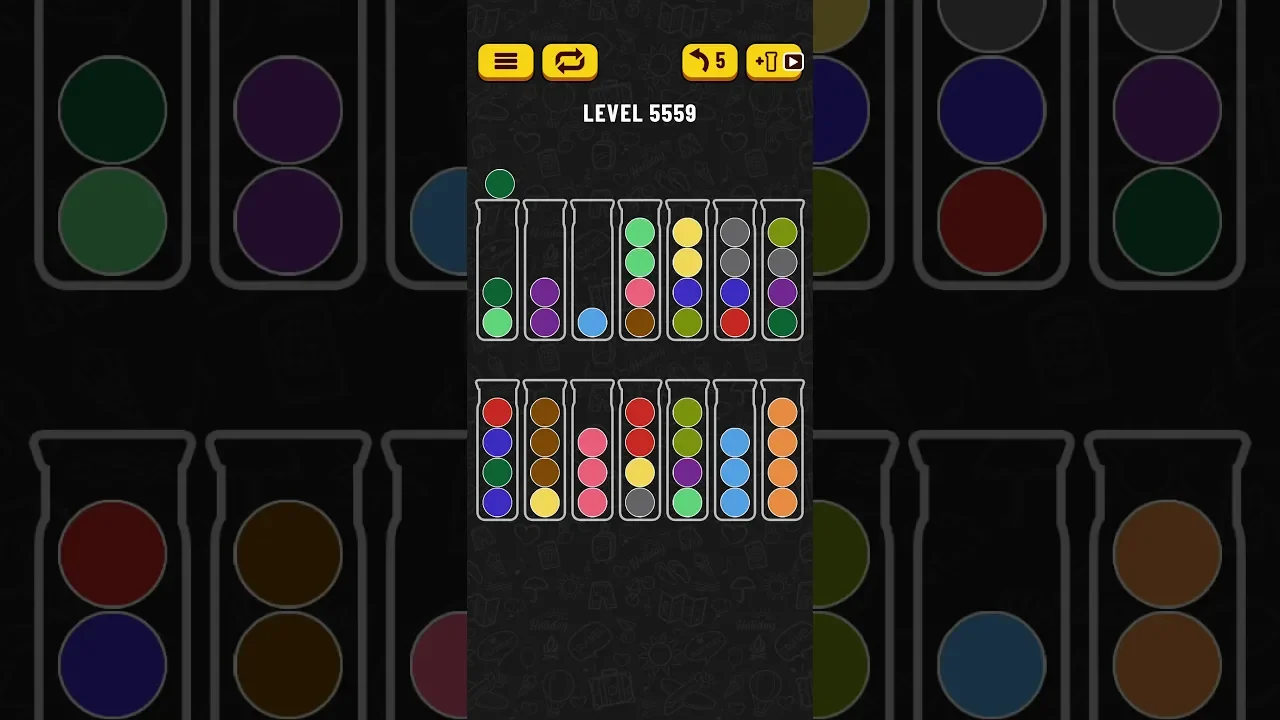Viewport: 1280px width, 720px height.
Task: Pick the tube with pink and brown at bottom
Action: tap(640, 272)
